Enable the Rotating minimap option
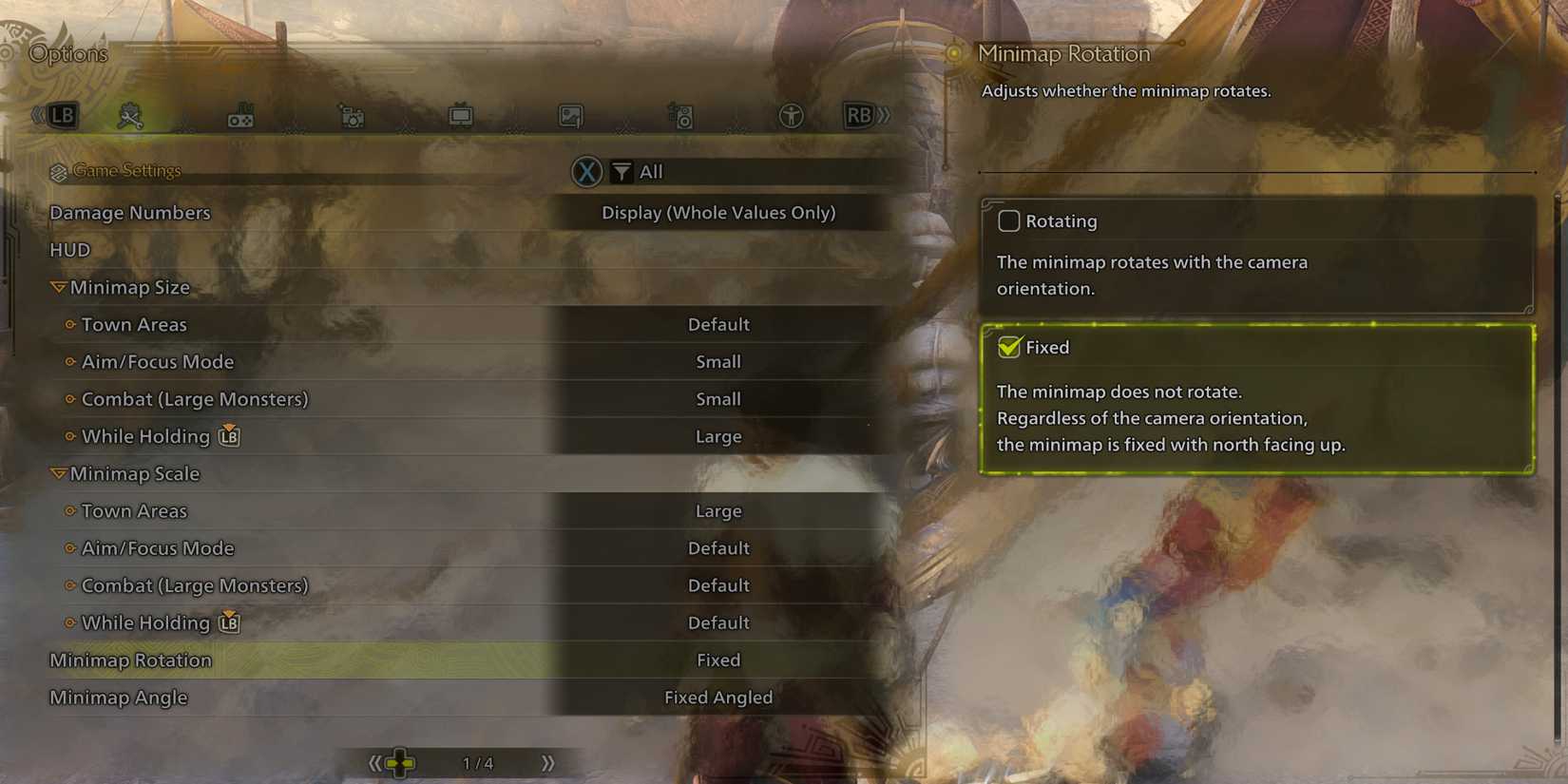The width and height of the screenshot is (1568, 784). click(x=1008, y=220)
